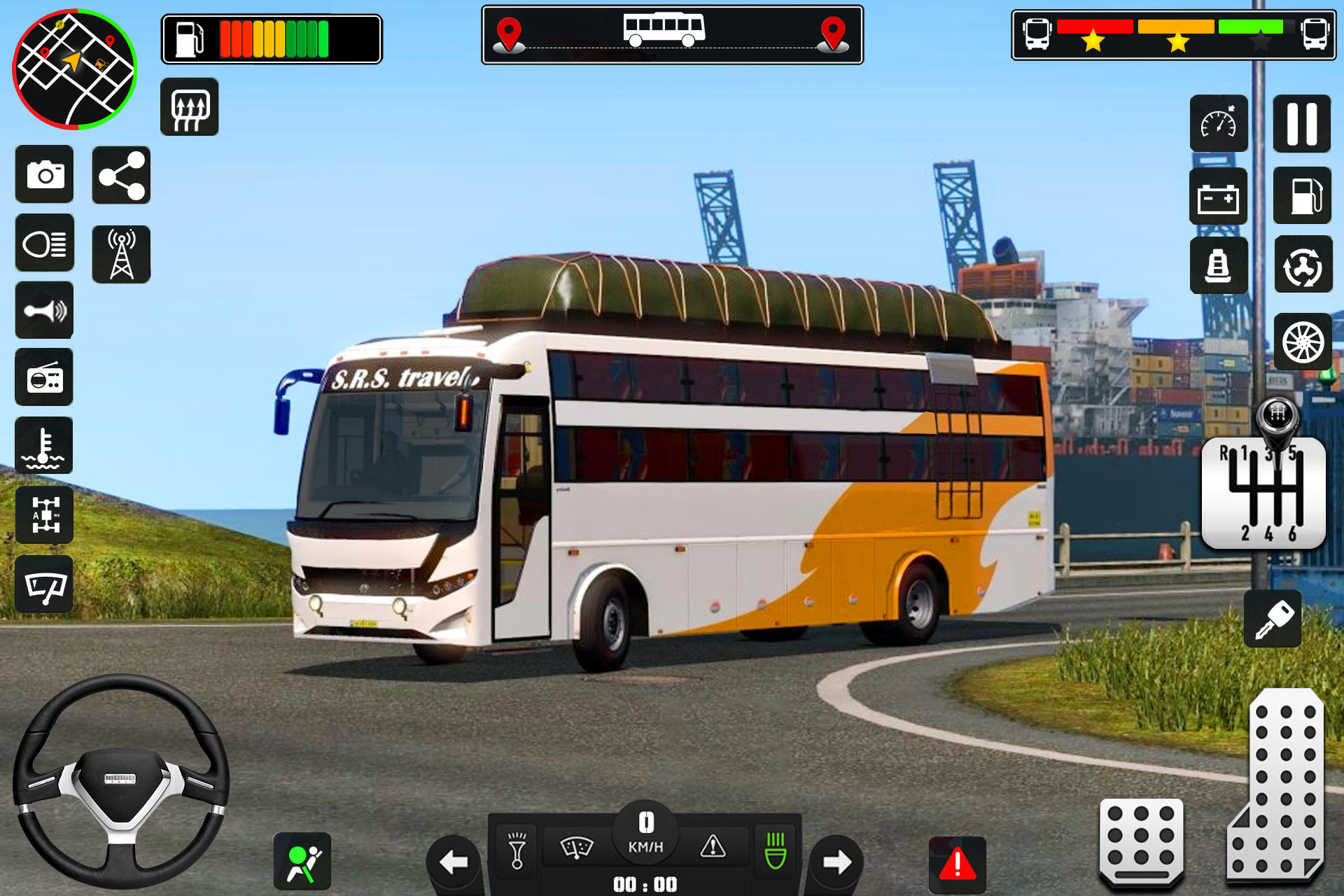This screenshot has width=1344, height=896.
Task: Toggle the defrost heater icon
Action: [189, 107]
